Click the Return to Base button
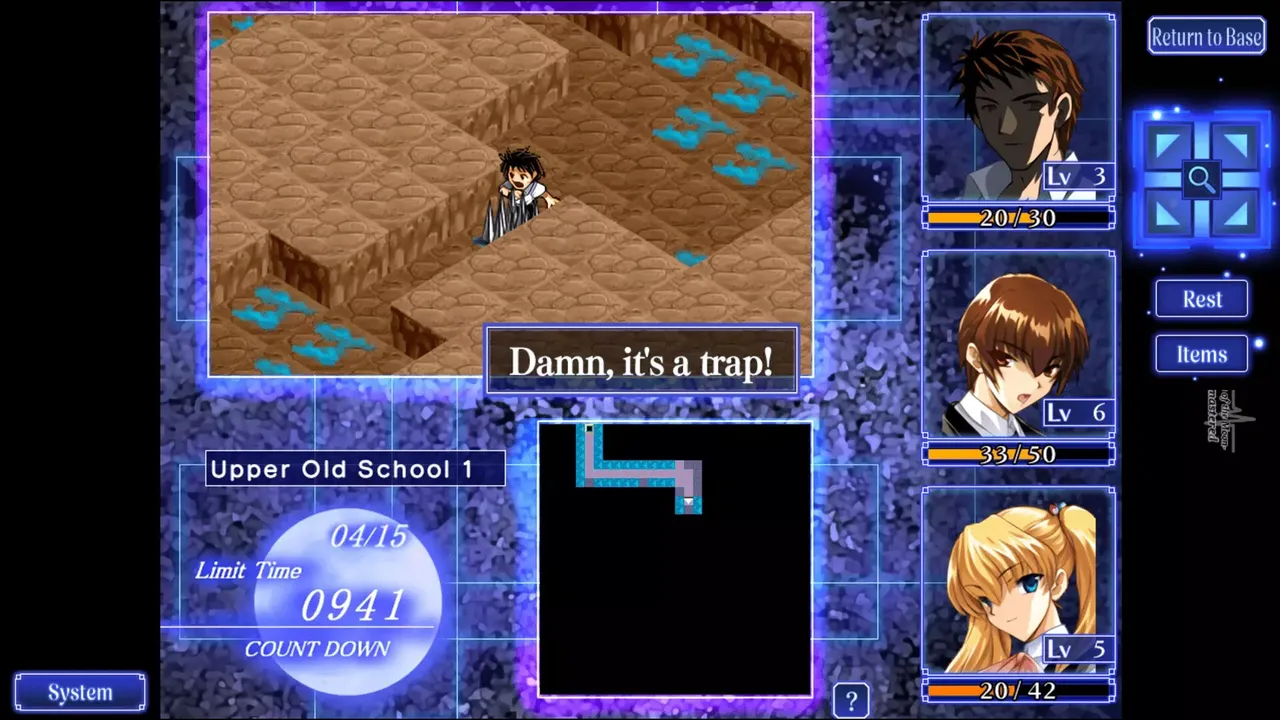The image size is (1280, 720). coord(1205,36)
